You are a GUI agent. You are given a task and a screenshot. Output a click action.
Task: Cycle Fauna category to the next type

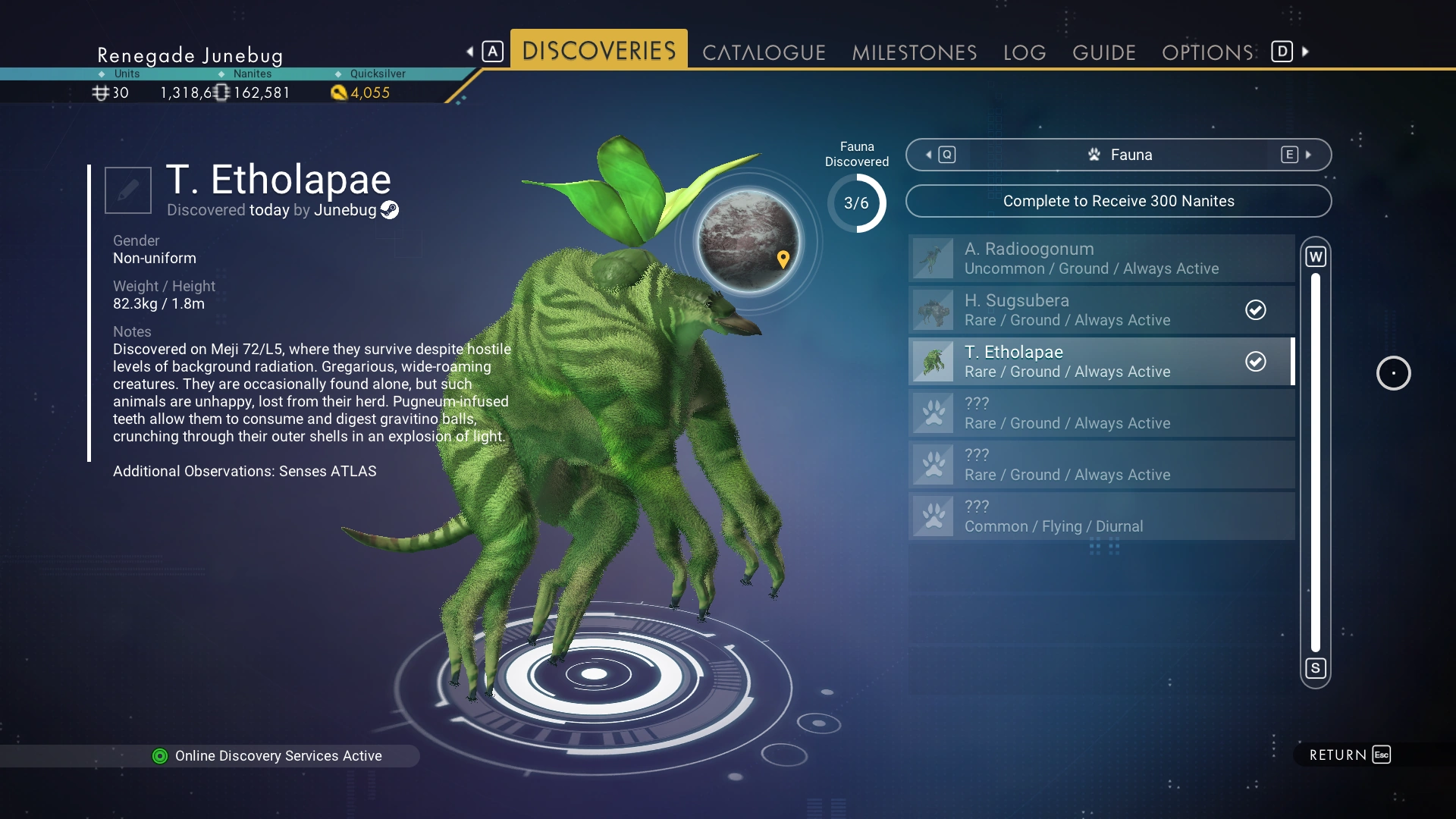click(1297, 155)
